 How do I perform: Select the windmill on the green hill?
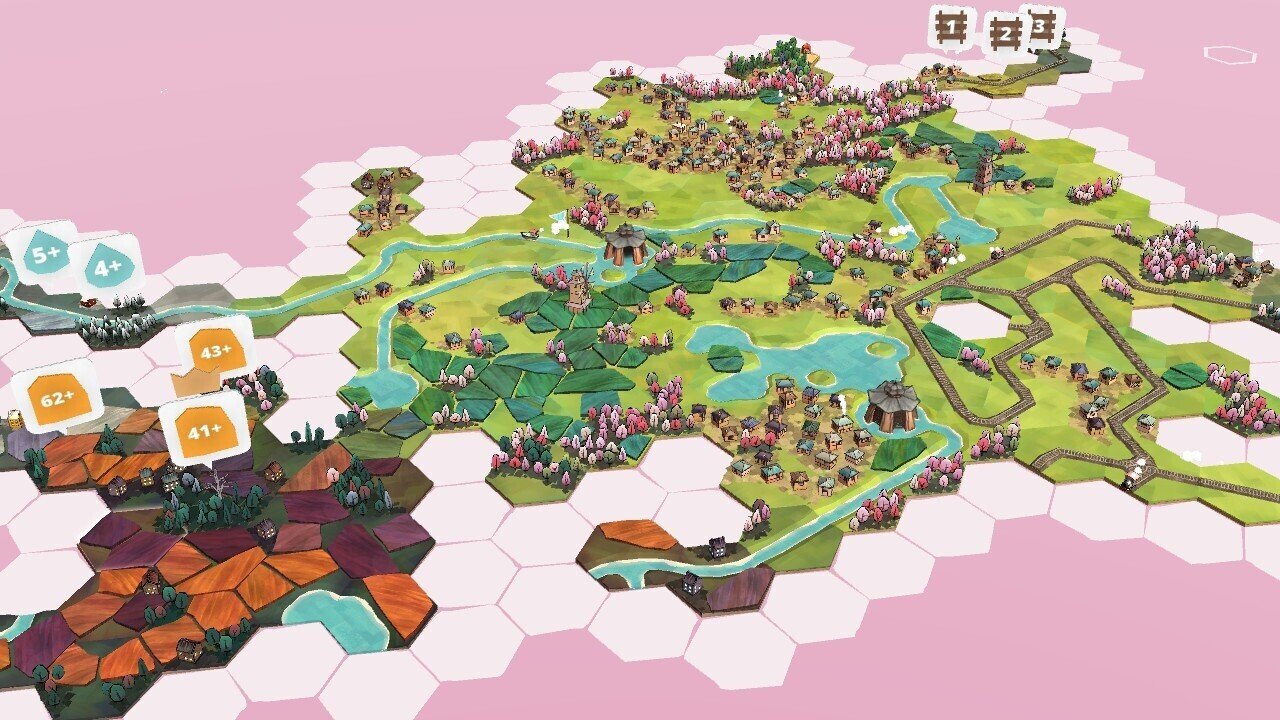(578, 290)
